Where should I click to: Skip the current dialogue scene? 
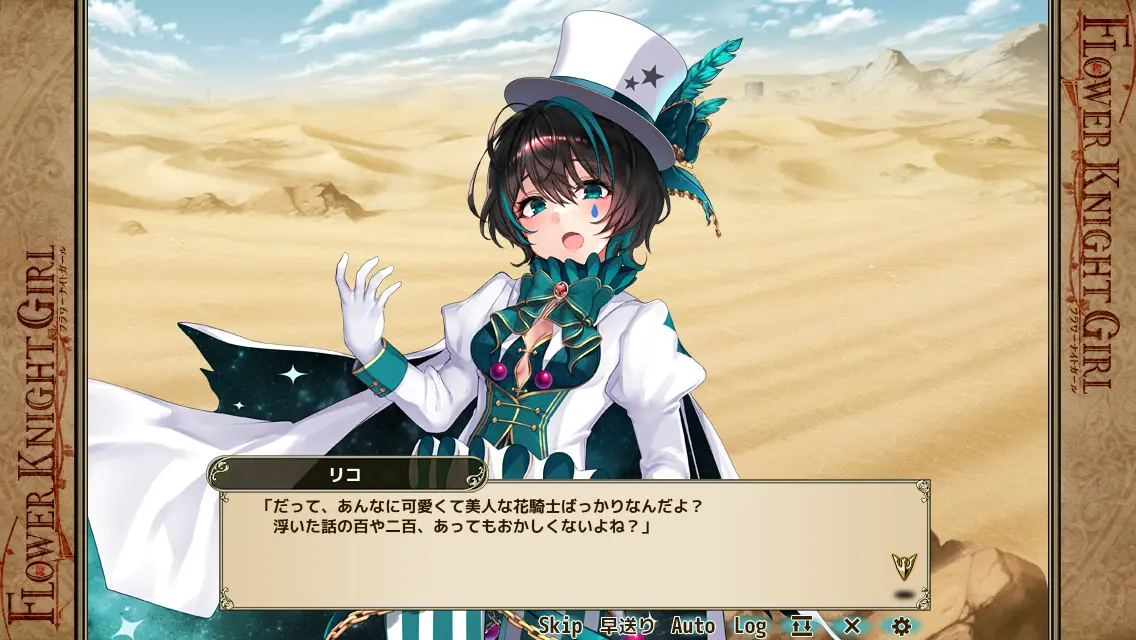[x=560, y=626]
